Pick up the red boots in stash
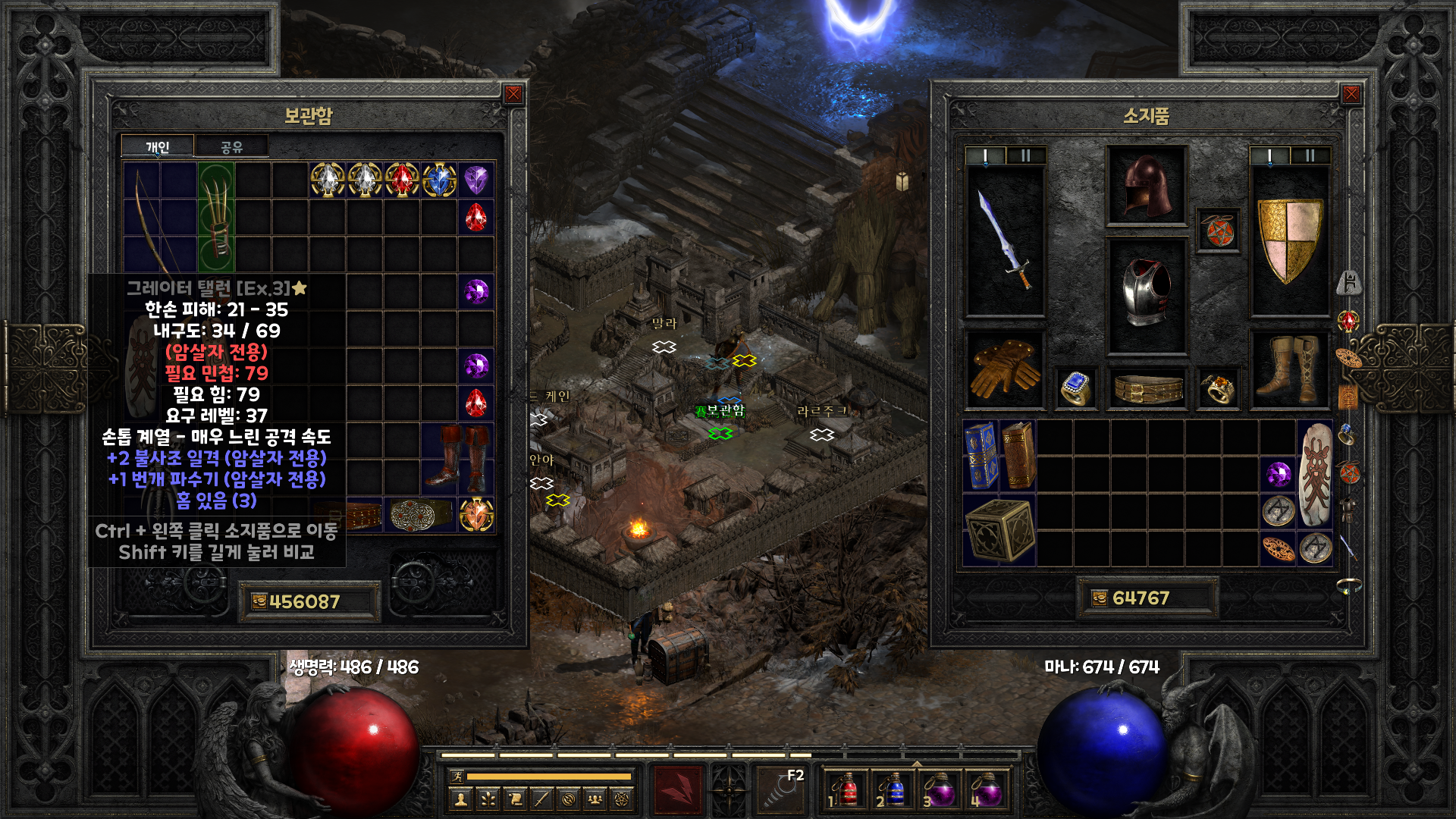The height and width of the screenshot is (819, 1456). point(457,457)
